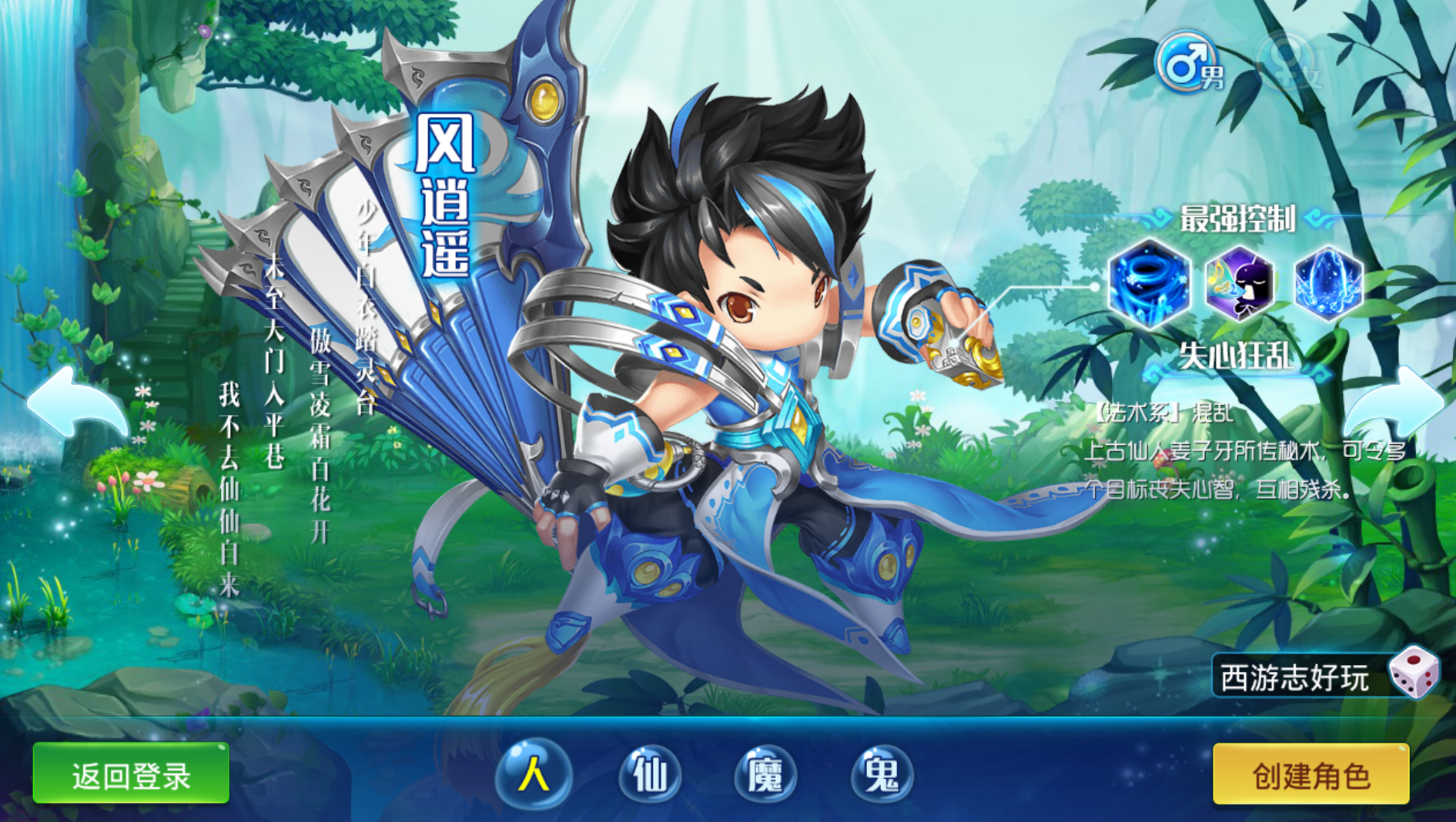Create the character with 创建角色
Image resolution: width=1456 pixels, height=822 pixels.
click(x=1310, y=774)
